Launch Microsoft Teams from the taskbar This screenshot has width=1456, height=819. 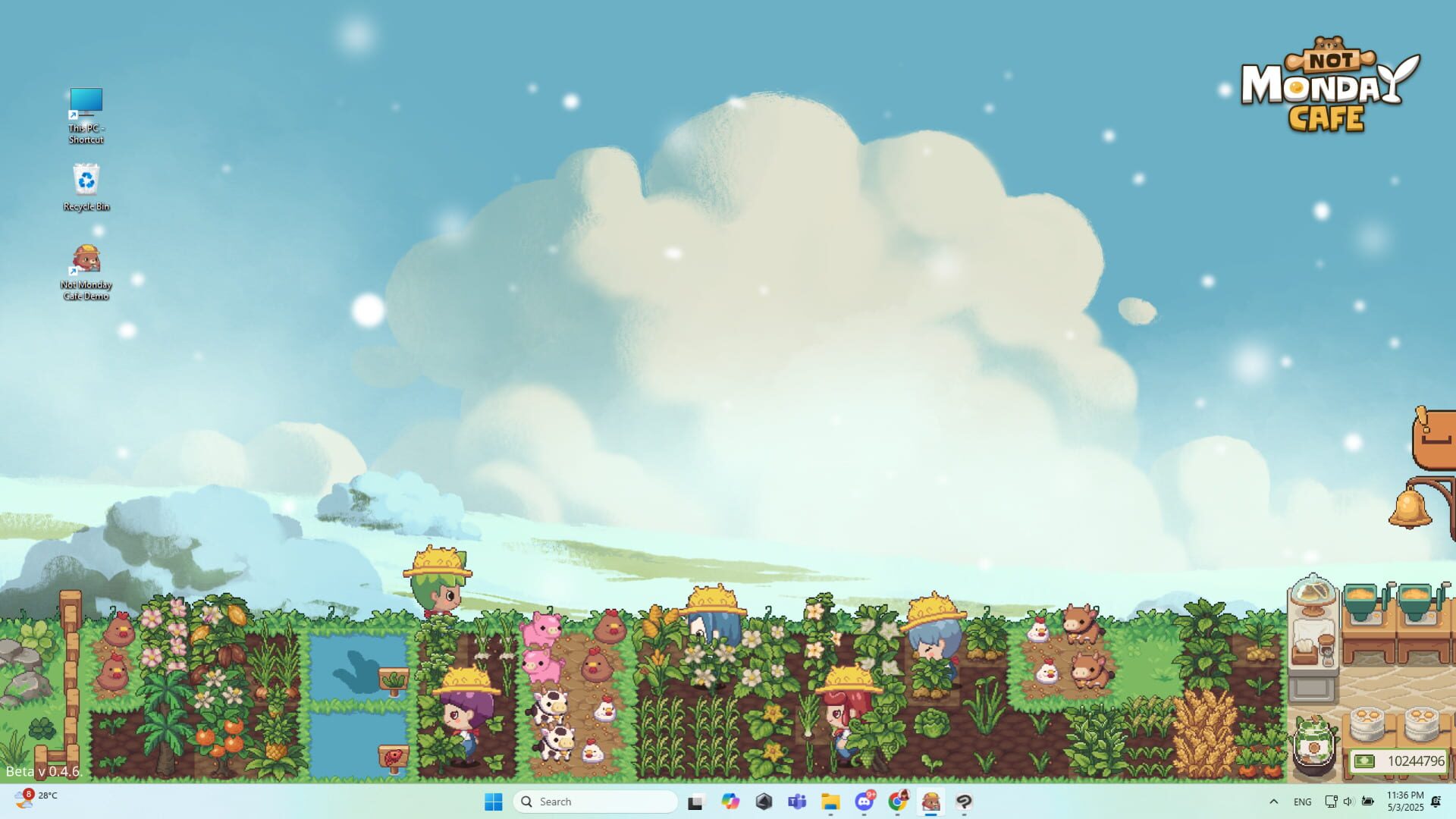(796, 802)
